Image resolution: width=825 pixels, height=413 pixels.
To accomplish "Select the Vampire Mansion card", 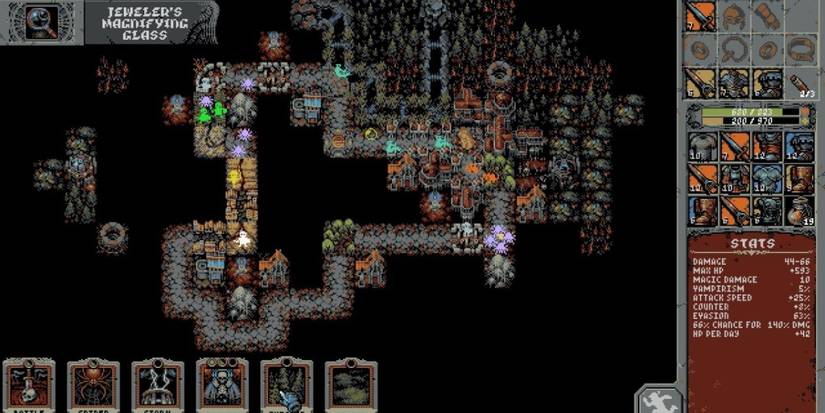I will (222, 386).
